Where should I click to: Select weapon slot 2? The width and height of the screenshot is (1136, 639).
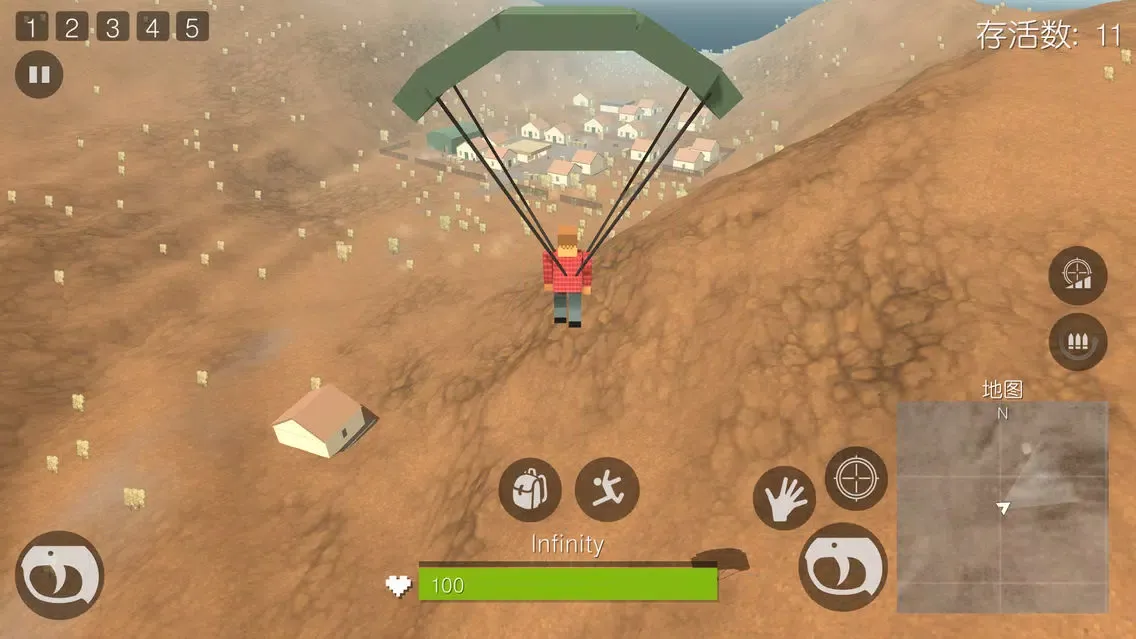(x=71, y=27)
